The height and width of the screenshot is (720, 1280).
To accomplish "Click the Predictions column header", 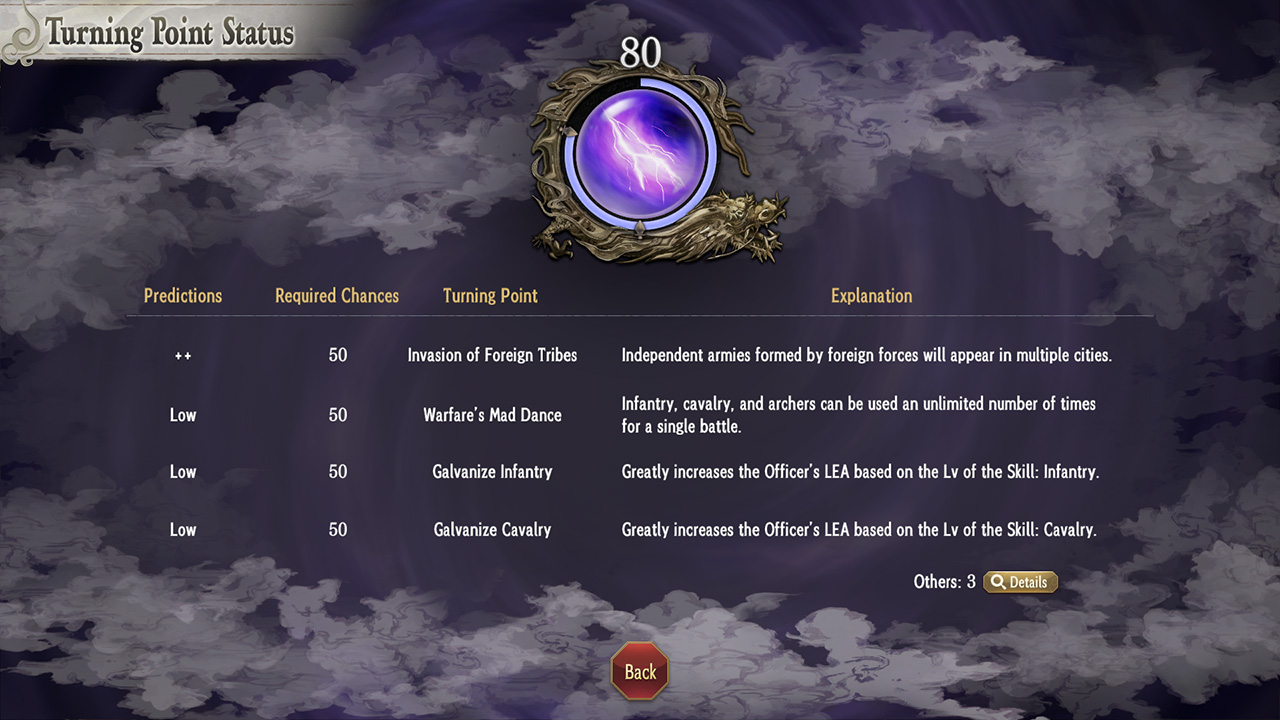I will (183, 295).
